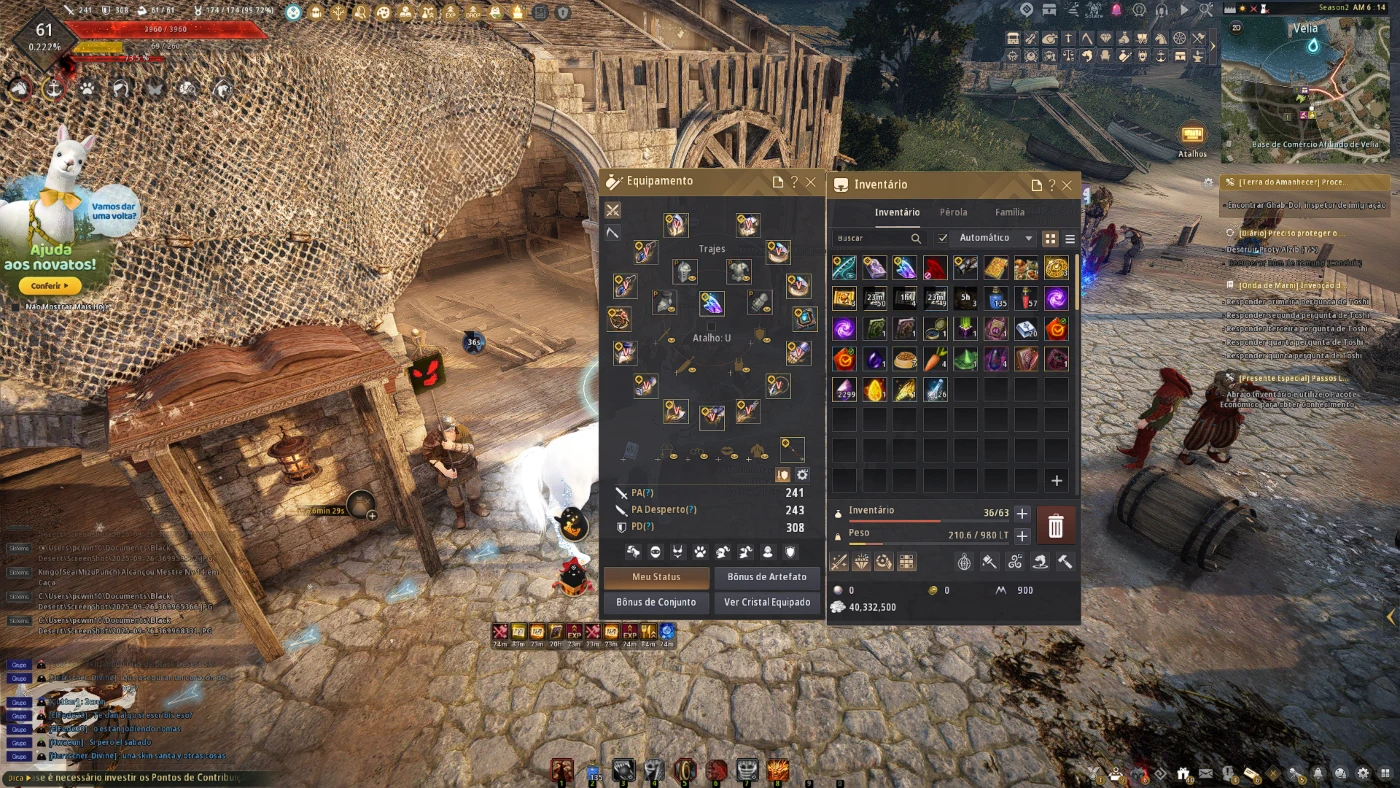Click the red trash can delete button

click(x=1055, y=526)
